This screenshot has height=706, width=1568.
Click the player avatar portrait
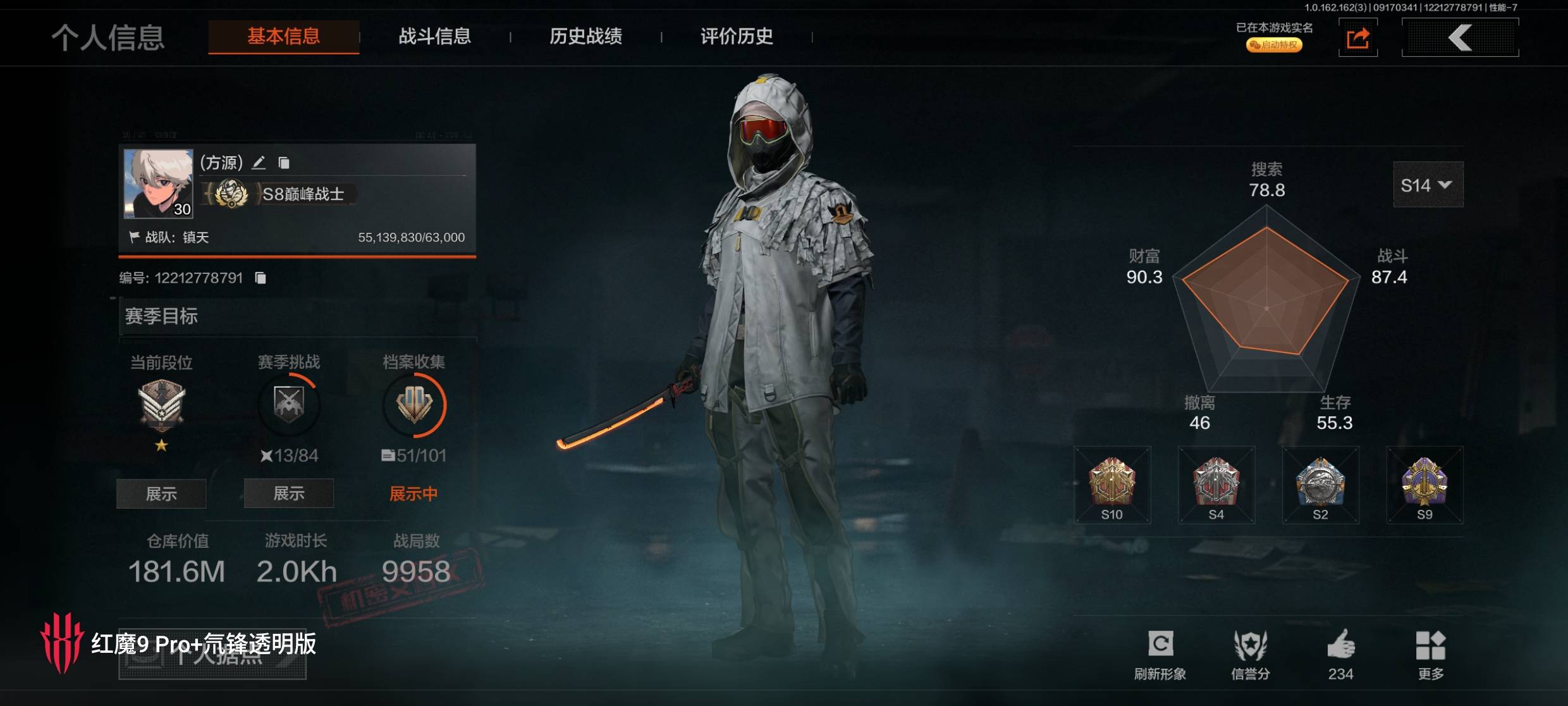[158, 183]
